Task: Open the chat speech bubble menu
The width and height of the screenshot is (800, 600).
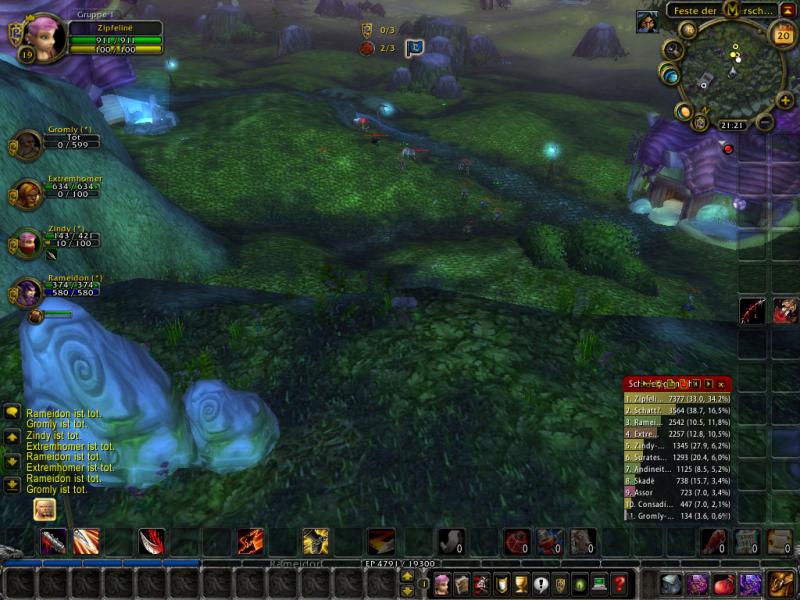Action: coord(12,412)
